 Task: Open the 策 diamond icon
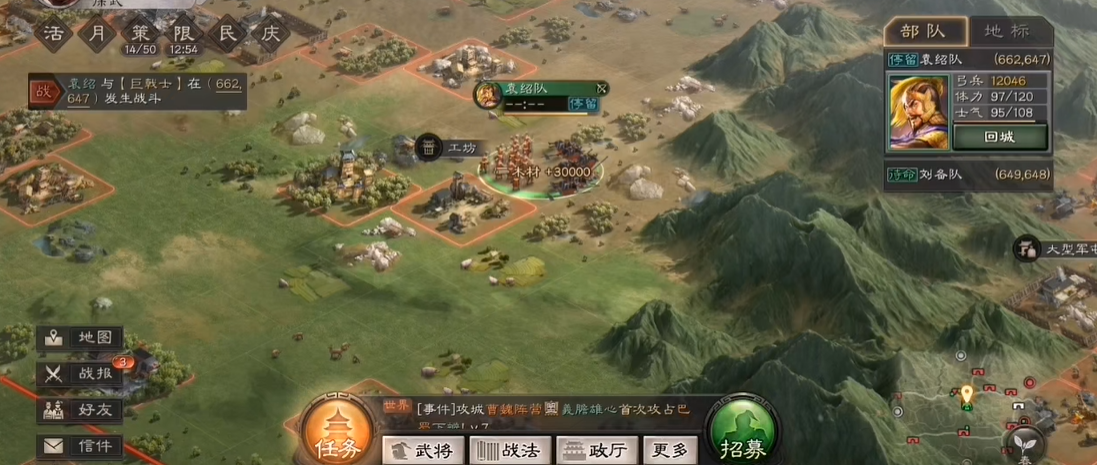[x=140, y=32]
